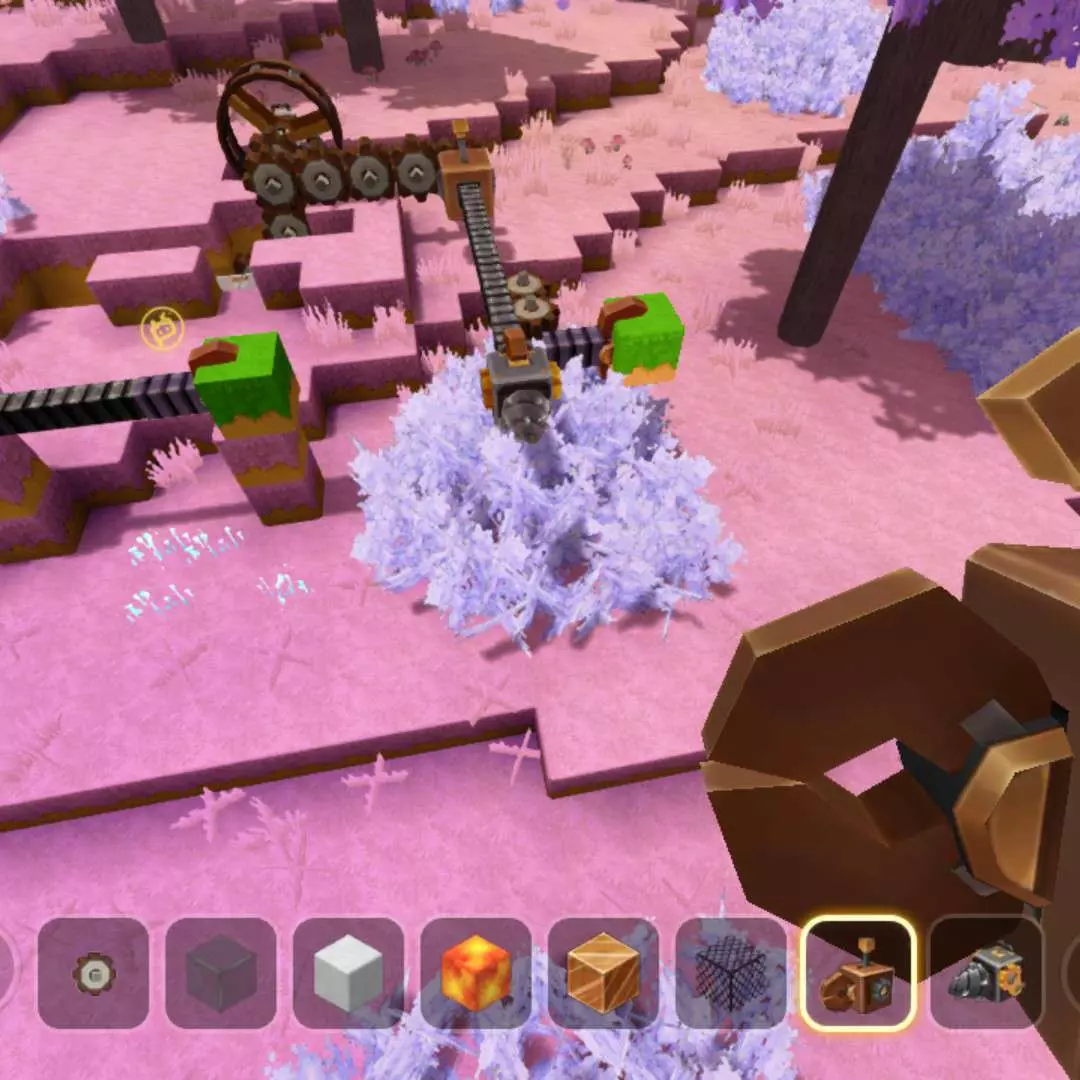Pick the lava block slot

[x=476, y=973]
